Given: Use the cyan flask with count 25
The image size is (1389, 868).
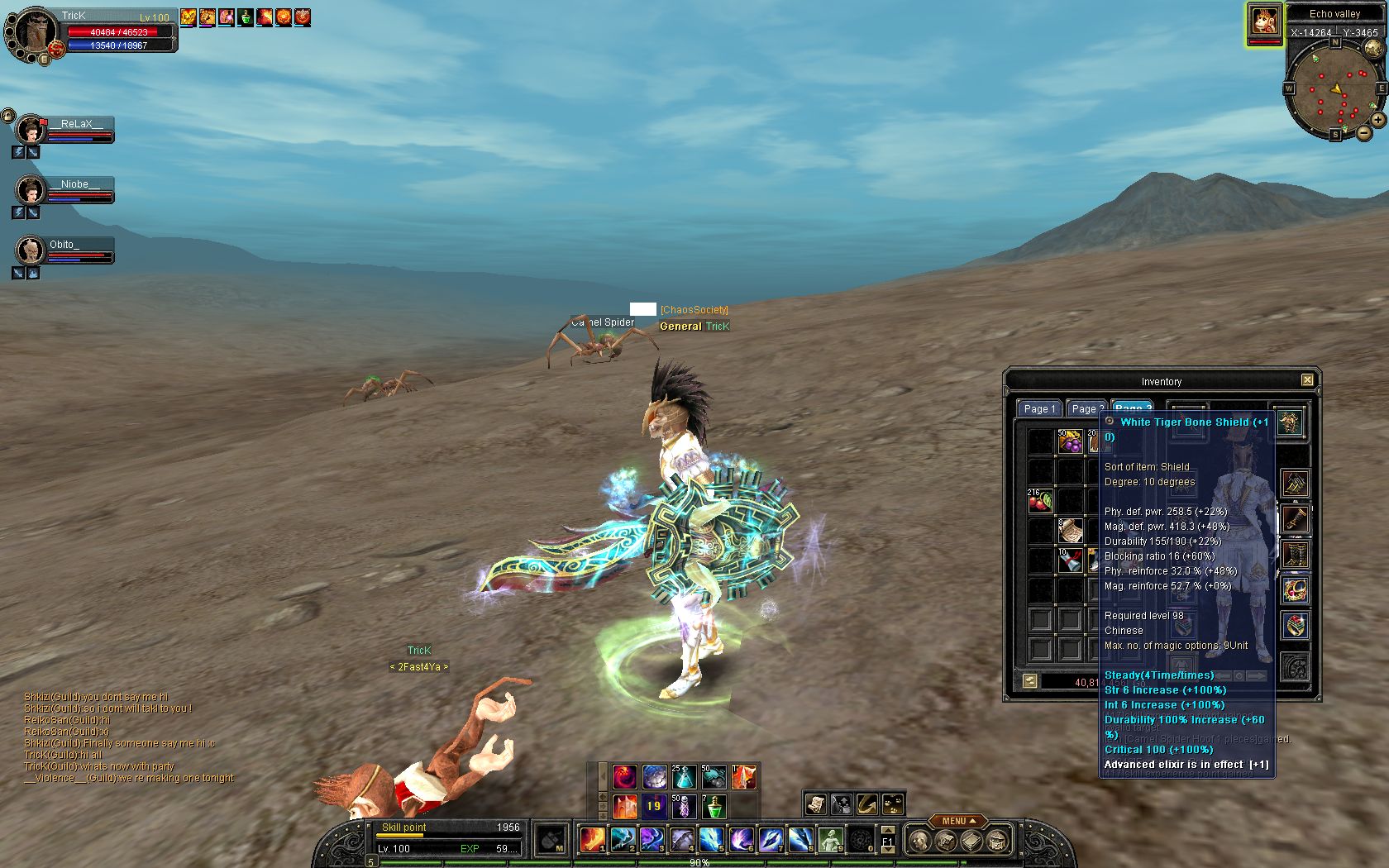Looking at the screenshot, I should click(x=684, y=777).
